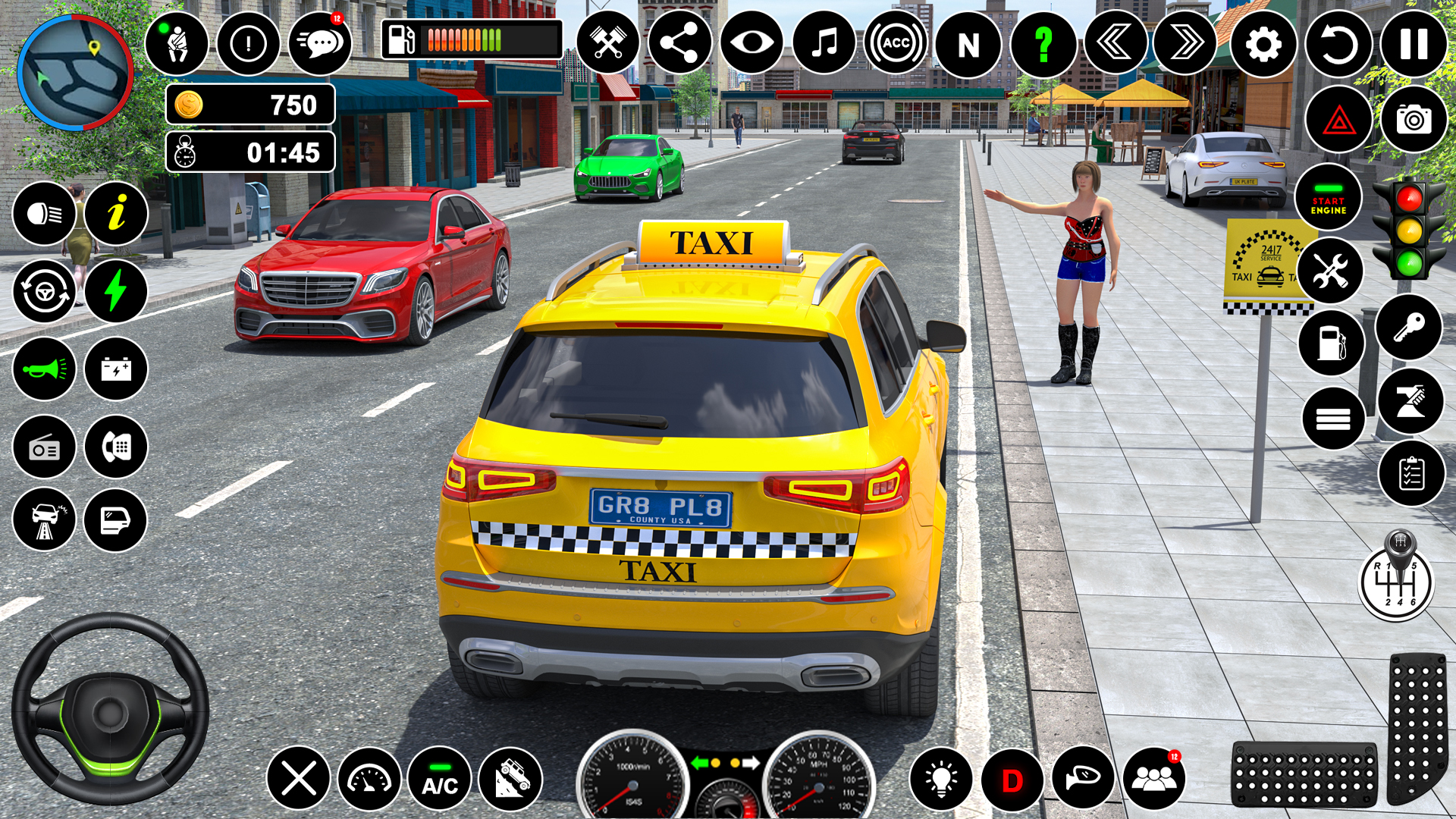This screenshot has width=1456, height=819.
Task: Toggle the headlights icon
Action: coord(44,215)
